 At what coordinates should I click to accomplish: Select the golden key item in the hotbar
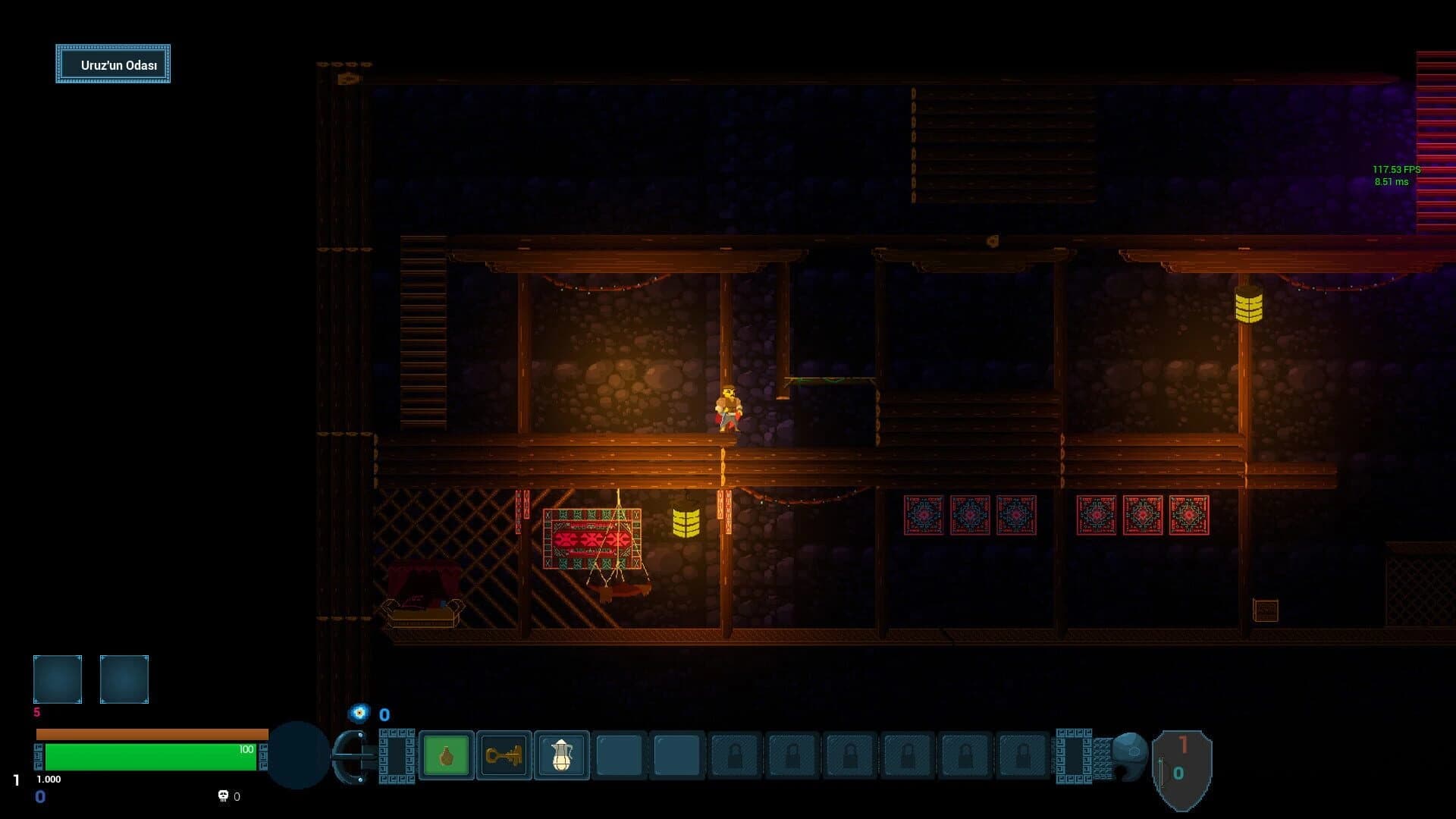(x=504, y=755)
